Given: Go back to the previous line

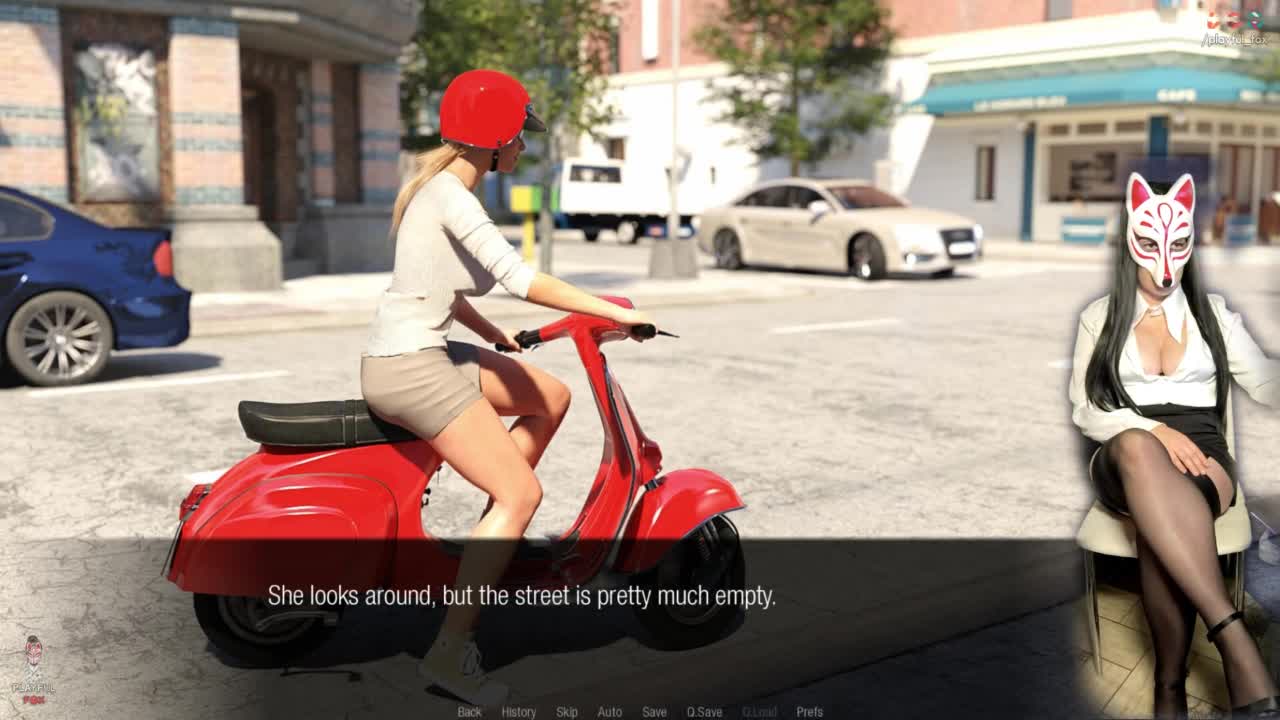Looking at the screenshot, I should [x=469, y=712].
